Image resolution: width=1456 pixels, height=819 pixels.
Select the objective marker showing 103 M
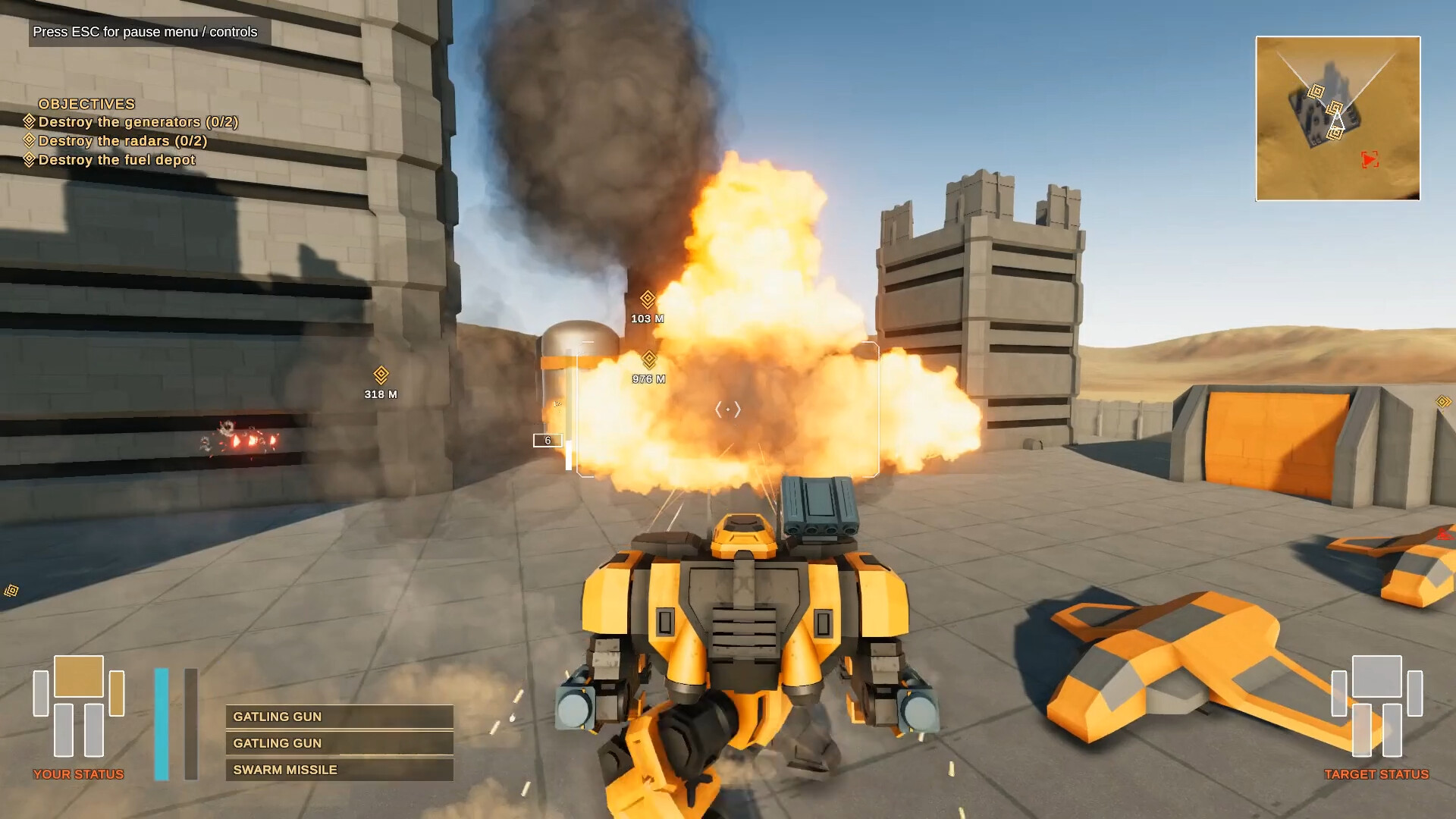pos(646,299)
